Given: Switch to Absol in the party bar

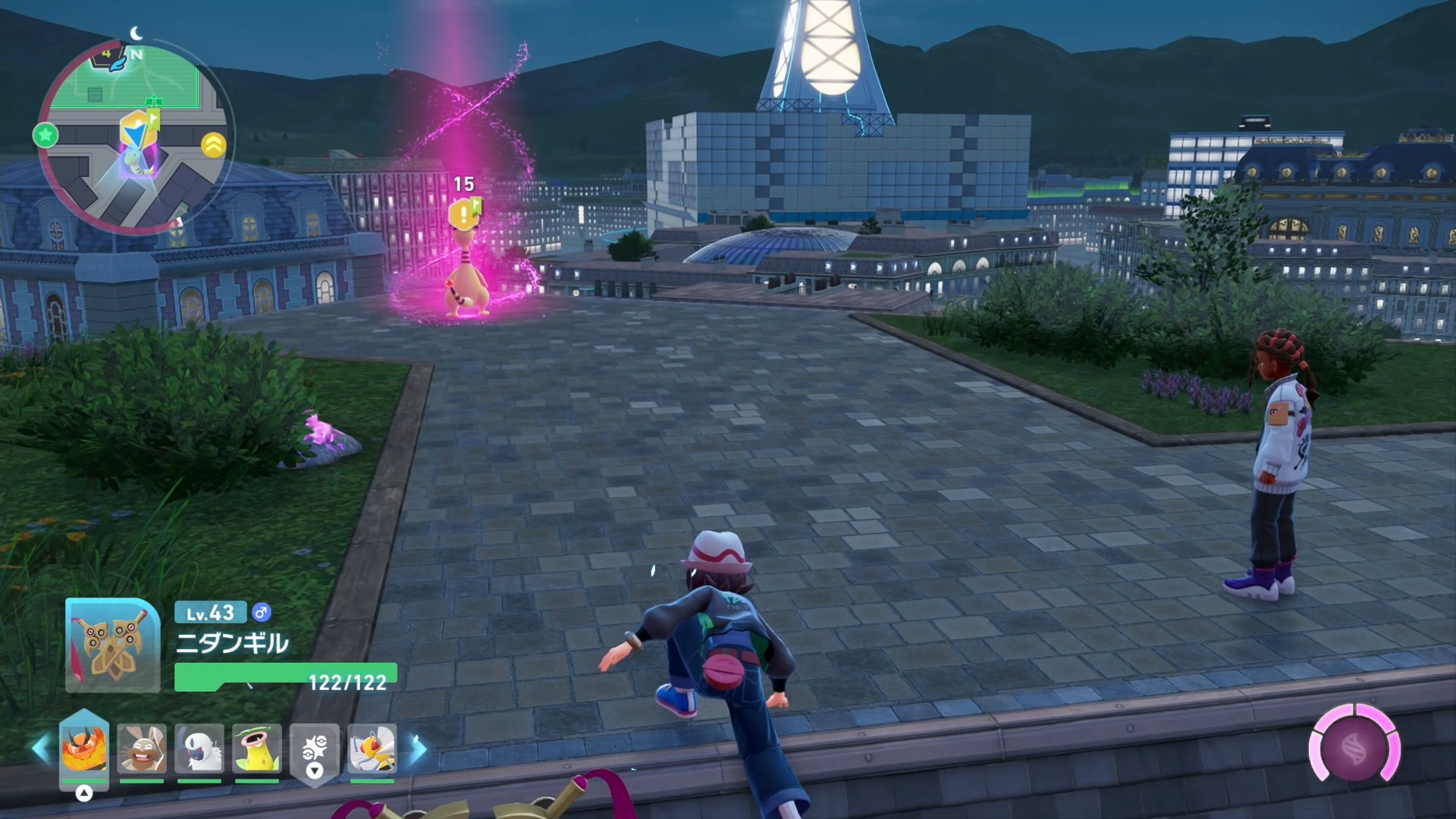Looking at the screenshot, I should click(x=199, y=748).
